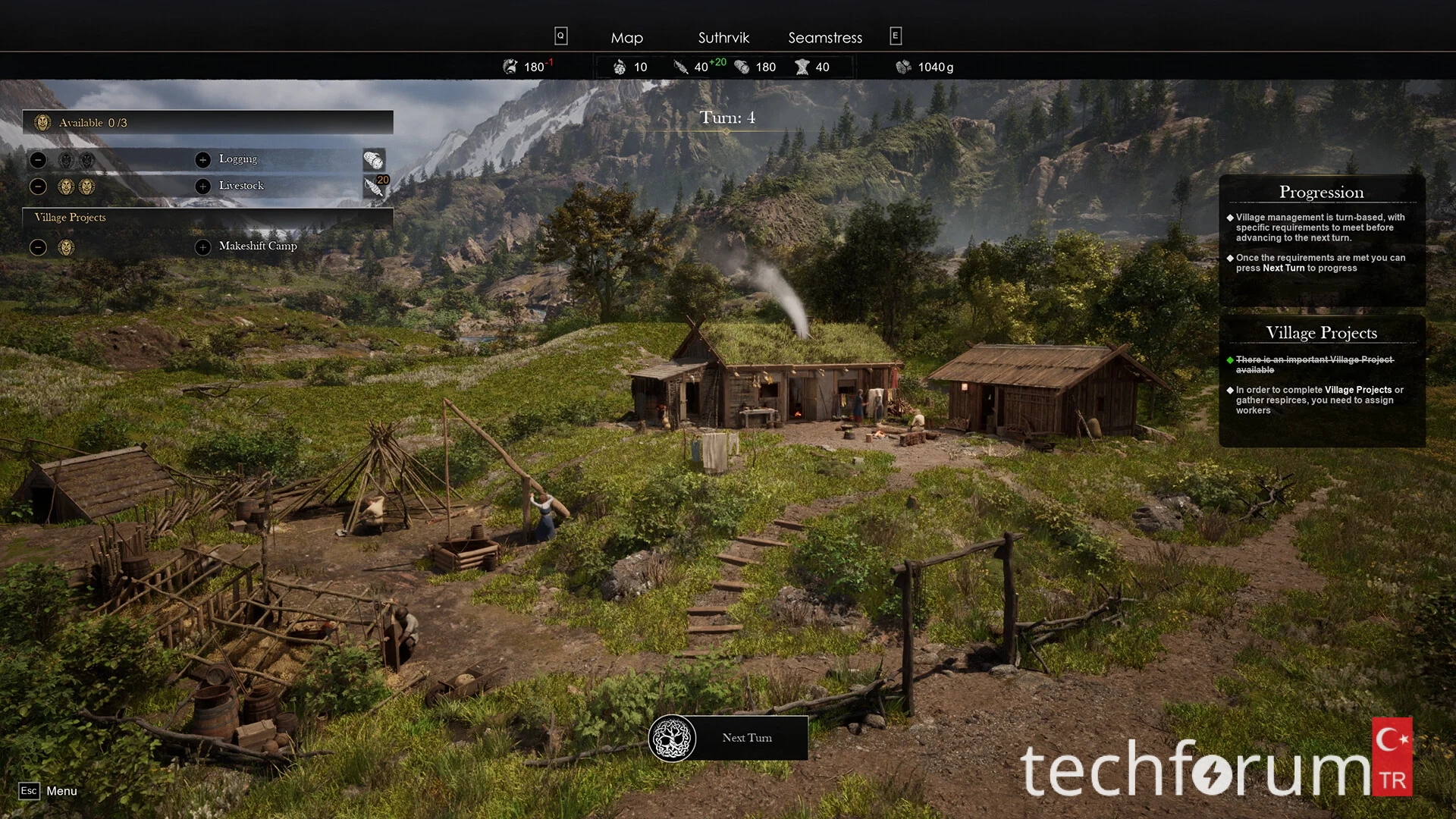Take a worker off Livestock
1456x819 pixels.
(x=39, y=187)
